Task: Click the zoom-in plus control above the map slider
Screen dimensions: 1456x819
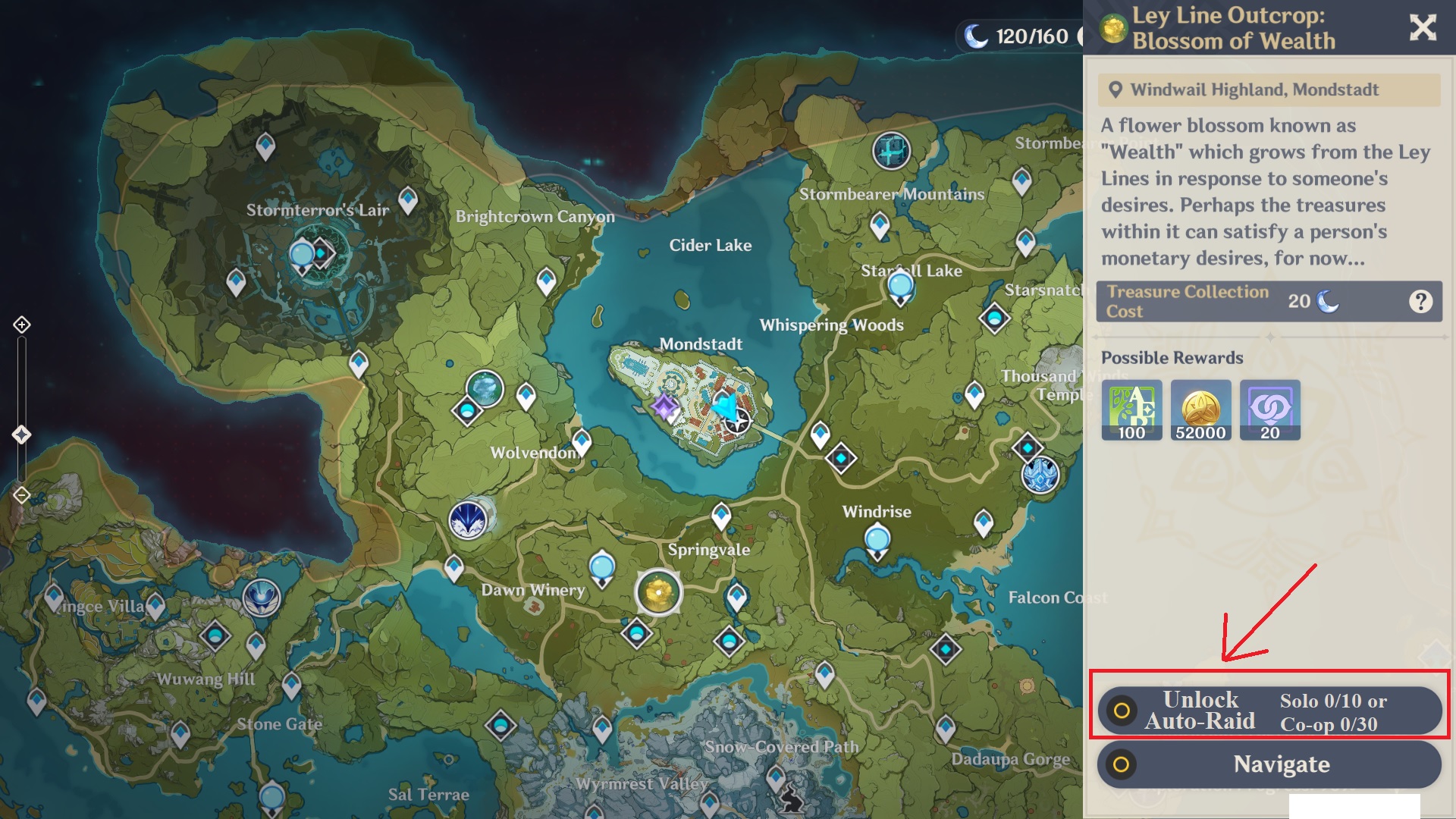Action: [x=20, y=325]
